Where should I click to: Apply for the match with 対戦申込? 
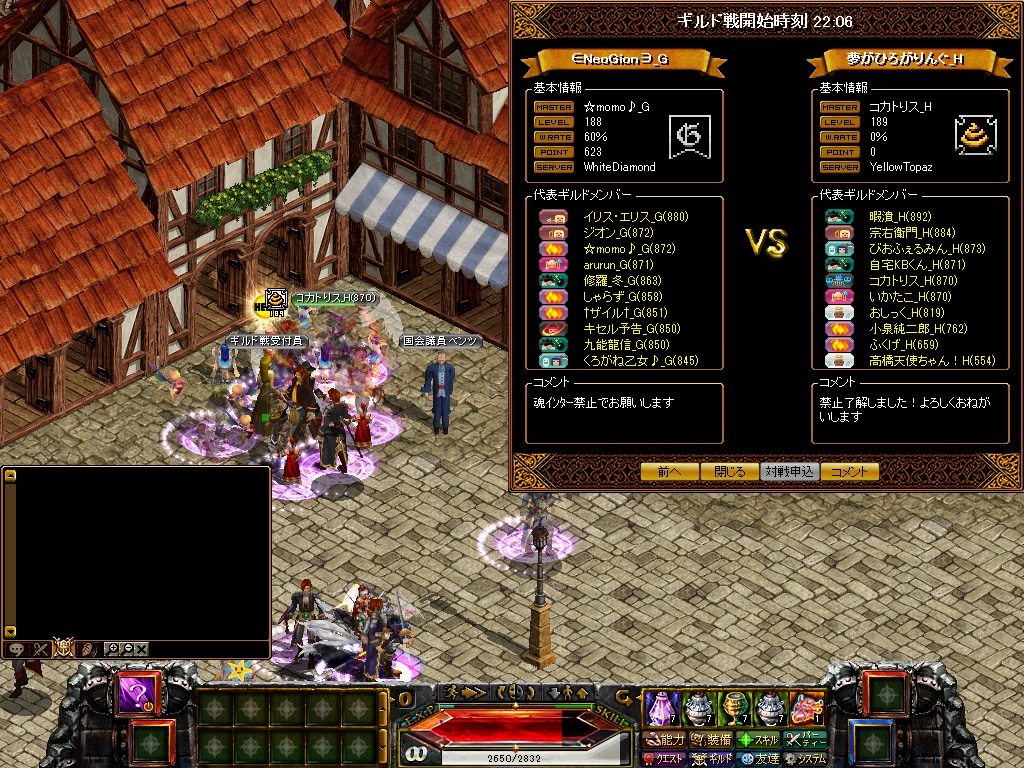click(790, 472)
